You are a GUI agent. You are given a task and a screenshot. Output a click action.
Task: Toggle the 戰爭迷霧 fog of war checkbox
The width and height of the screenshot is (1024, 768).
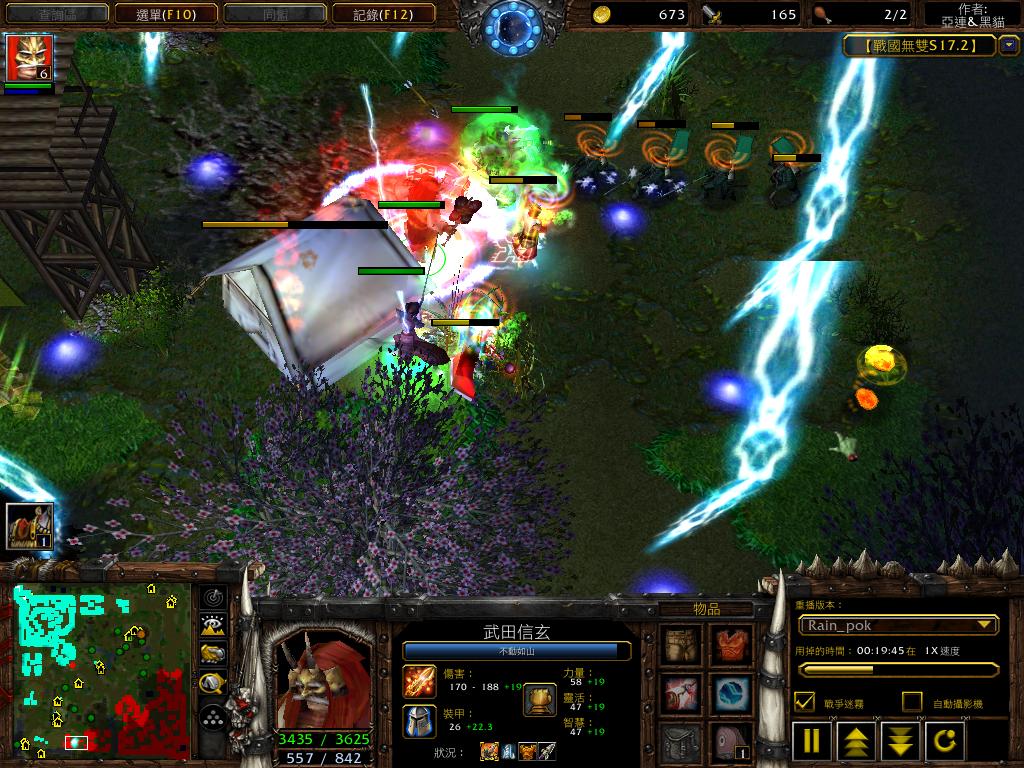(x=804, y=702)
